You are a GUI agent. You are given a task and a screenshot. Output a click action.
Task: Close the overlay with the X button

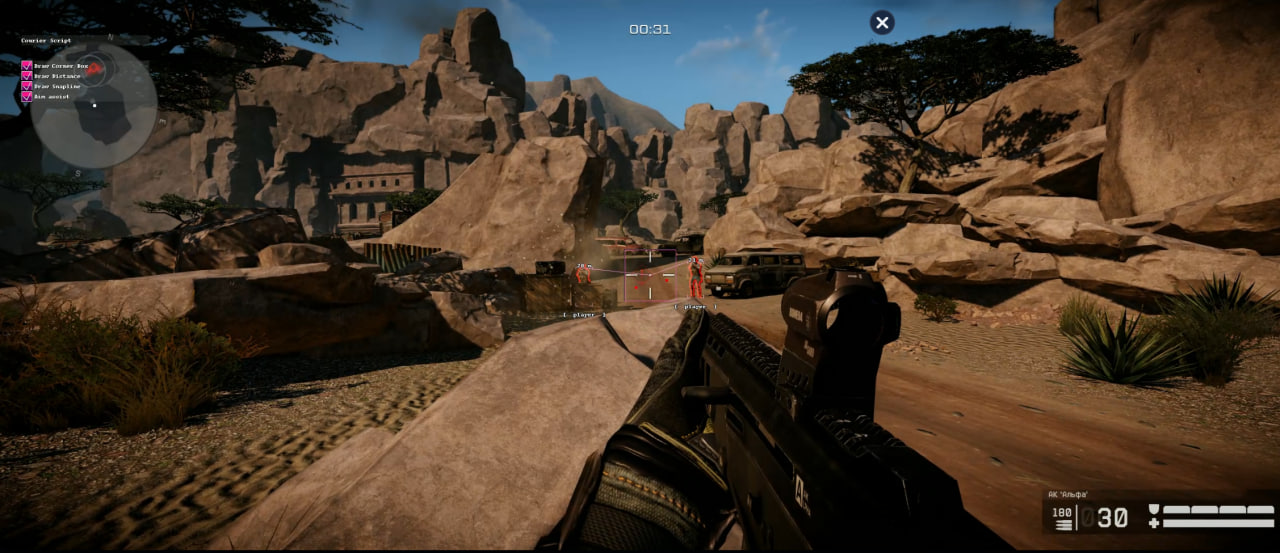tap(881, 23)
